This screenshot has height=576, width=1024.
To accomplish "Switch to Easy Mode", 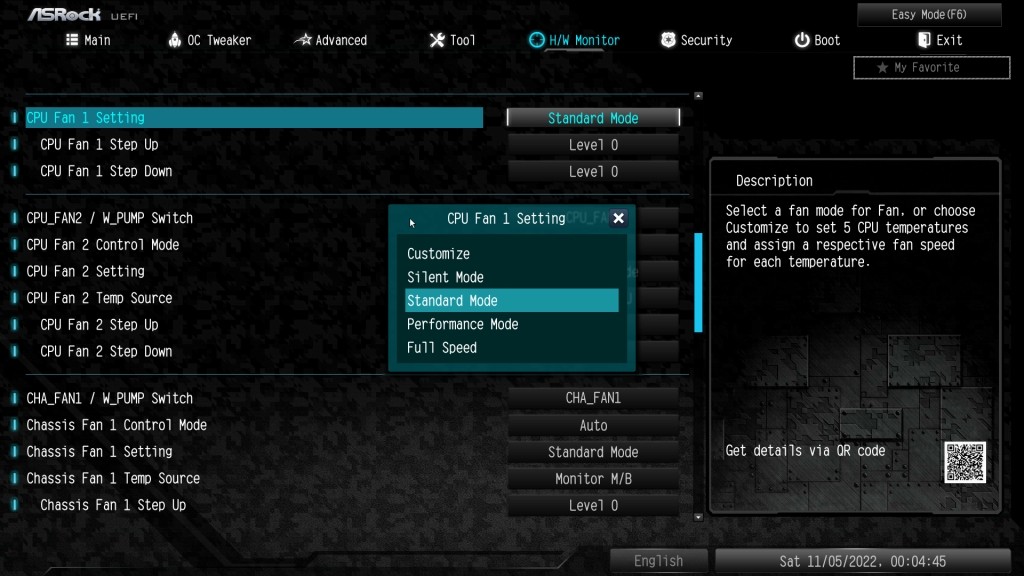I will pos(929,15).
